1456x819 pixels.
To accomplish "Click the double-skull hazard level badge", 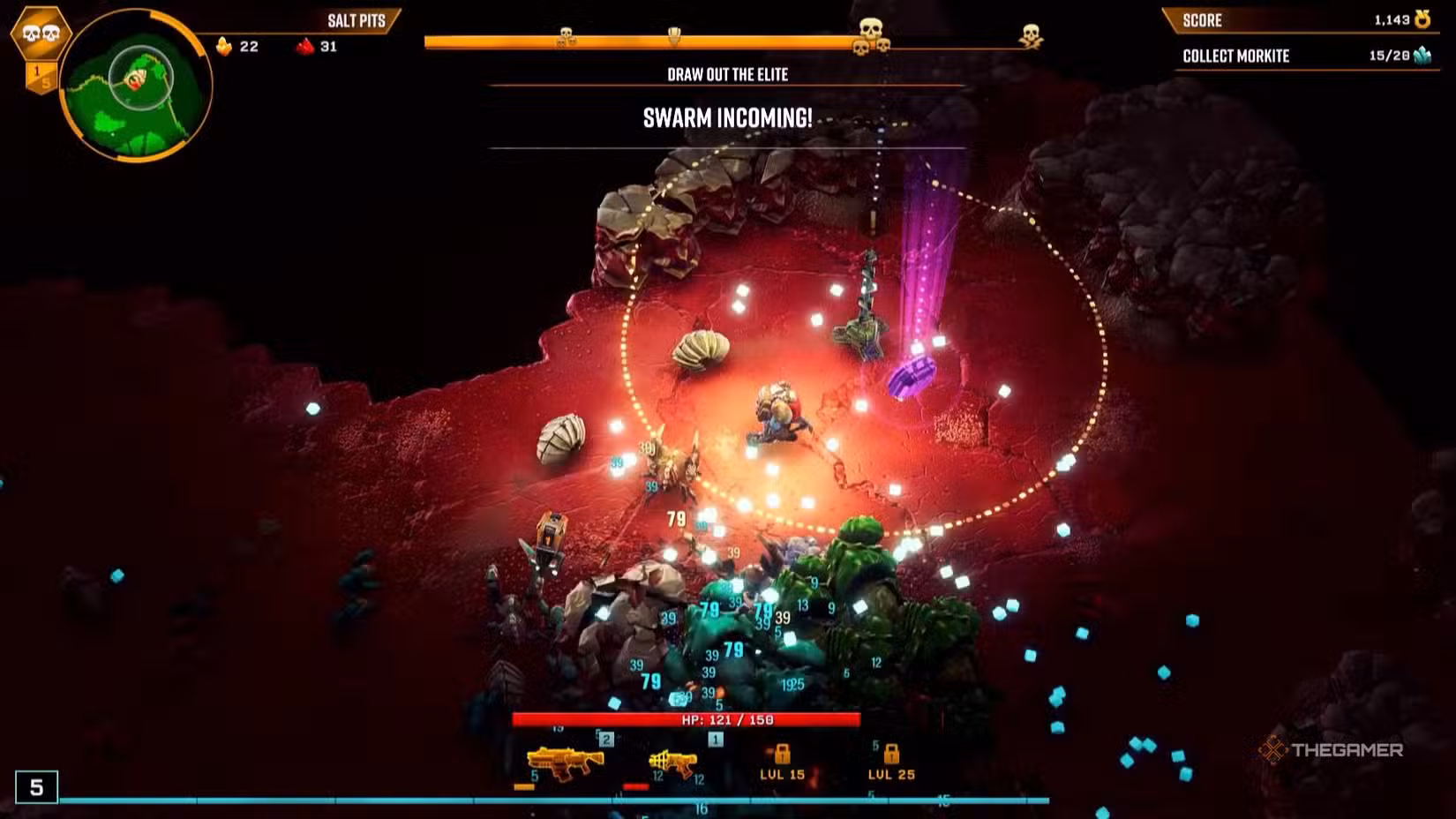I will 41,34.
